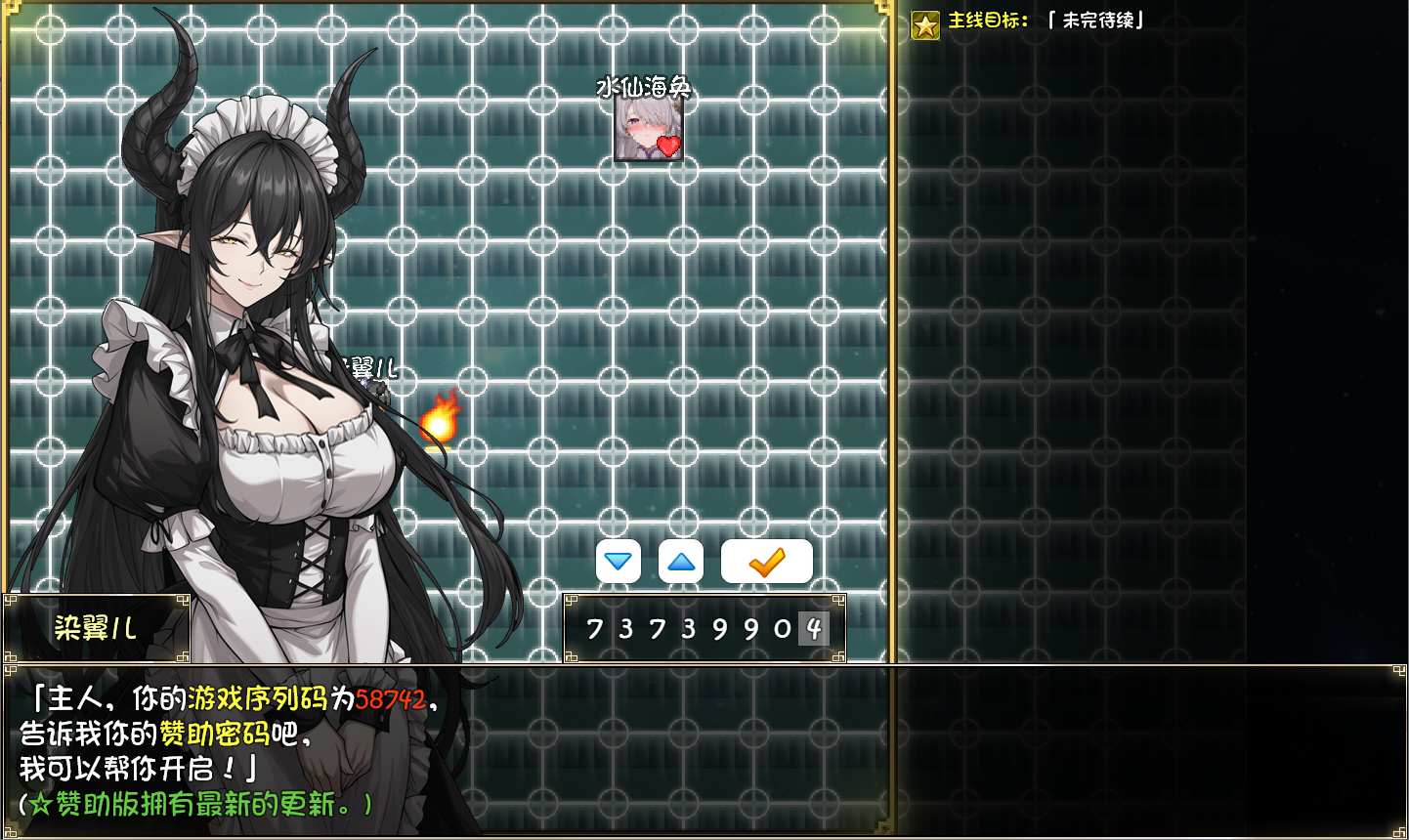Select the highlighted digit 4 in the password
Viewport: 1409px width, 840px height.
coord(814,629)
